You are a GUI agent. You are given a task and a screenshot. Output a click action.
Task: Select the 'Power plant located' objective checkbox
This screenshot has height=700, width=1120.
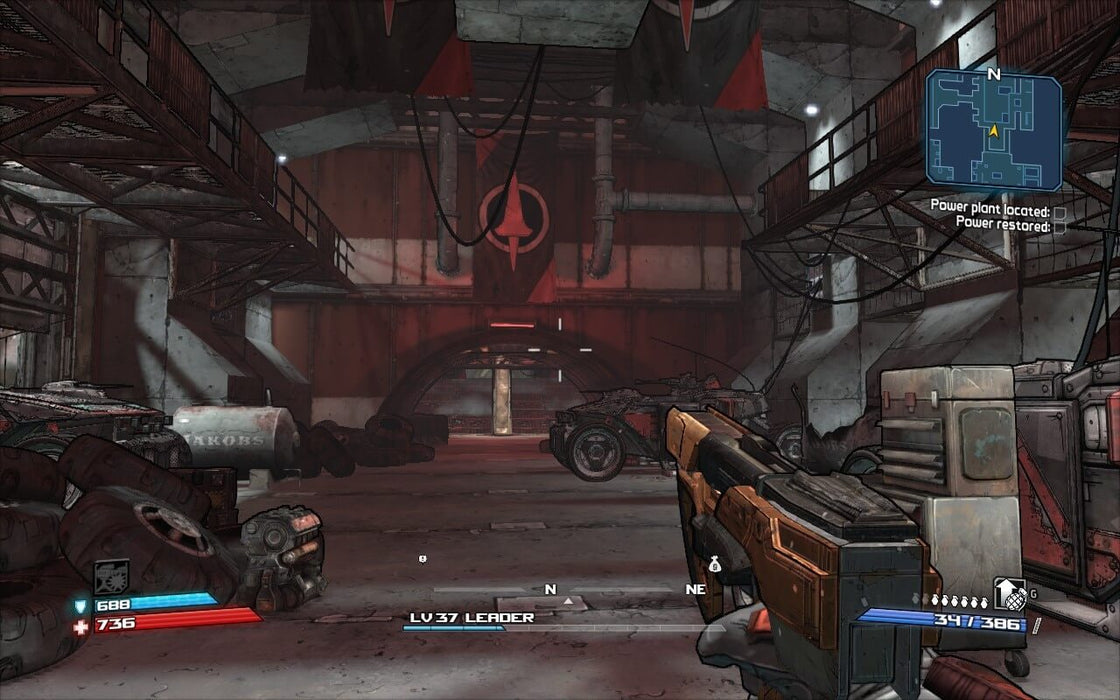click(x=1059, y=213)
